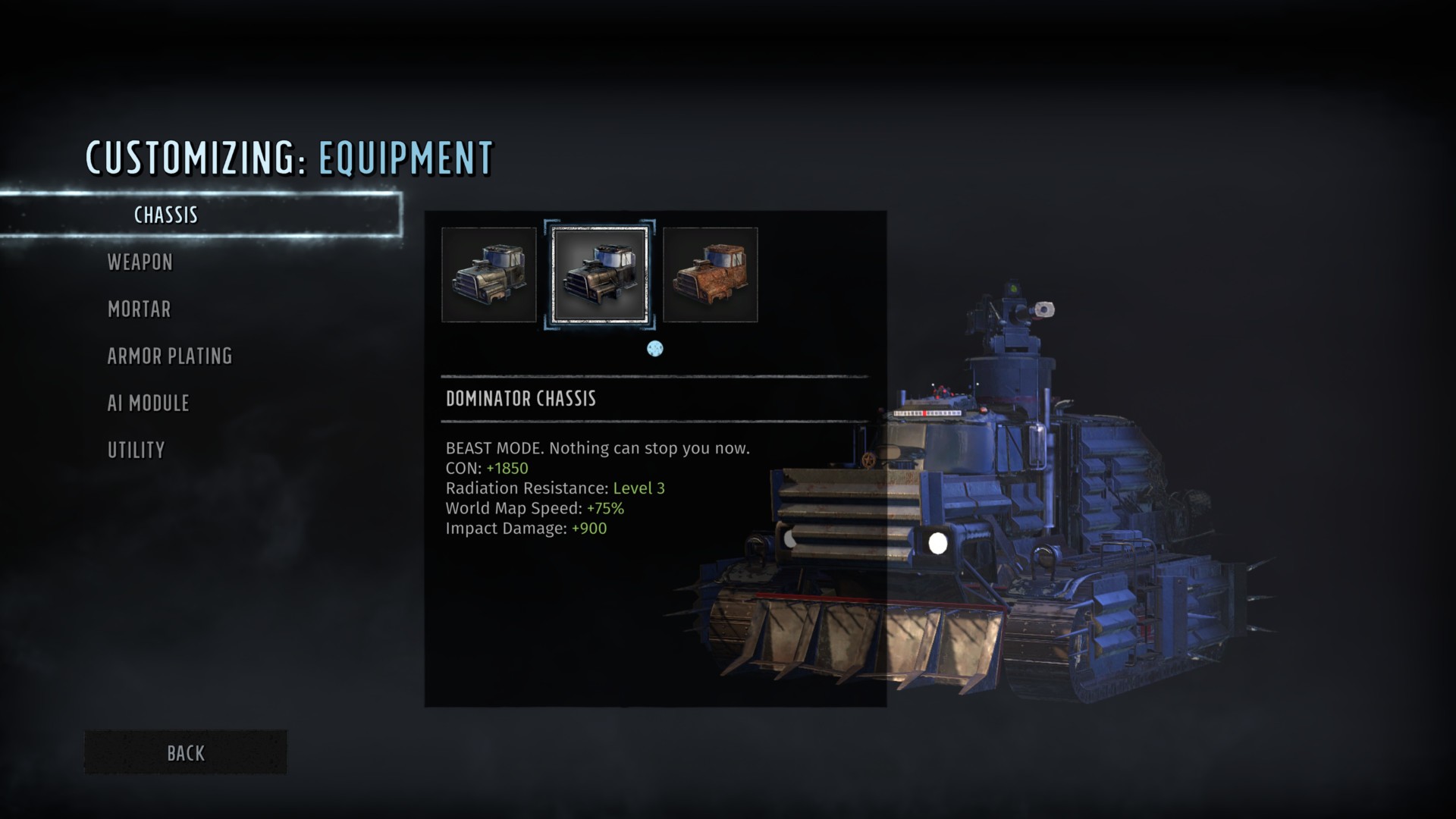Select the dark steel chassis thumbnail
Viewport: 1456px width, 819px height.
[x=489, y=275]
